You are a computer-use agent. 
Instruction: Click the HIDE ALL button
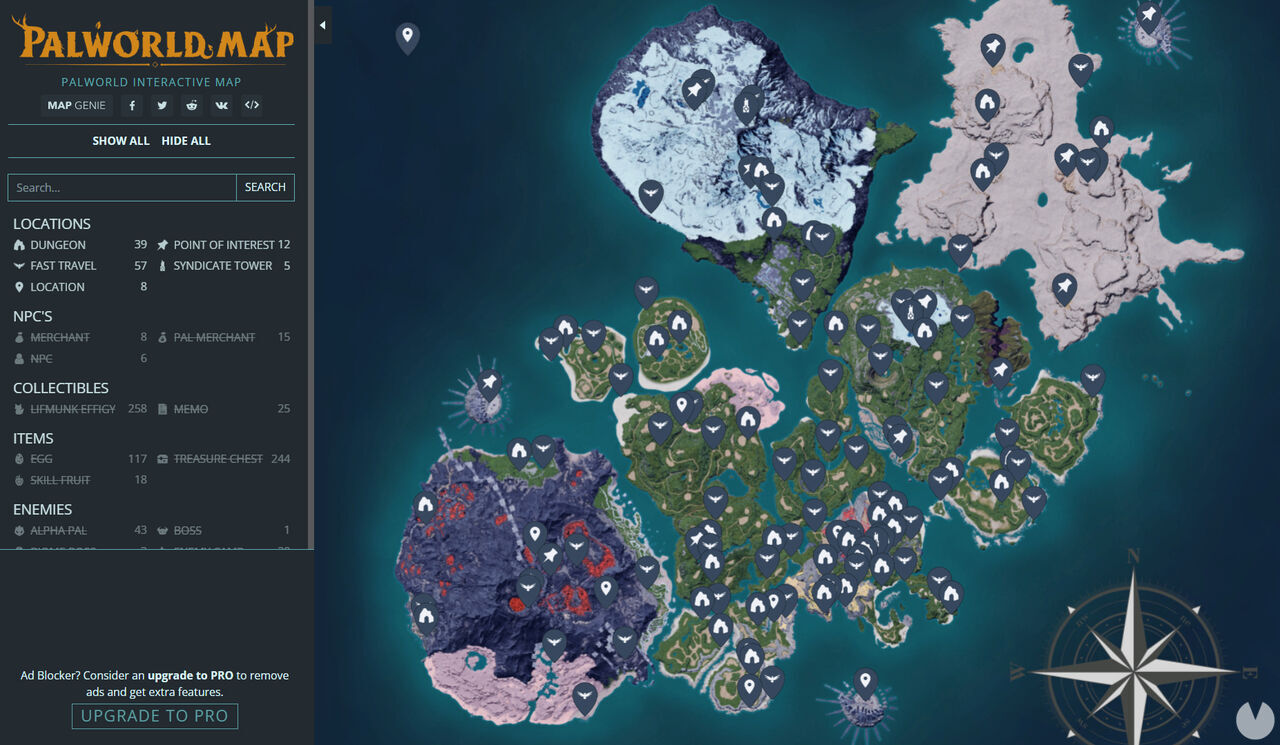186,140
